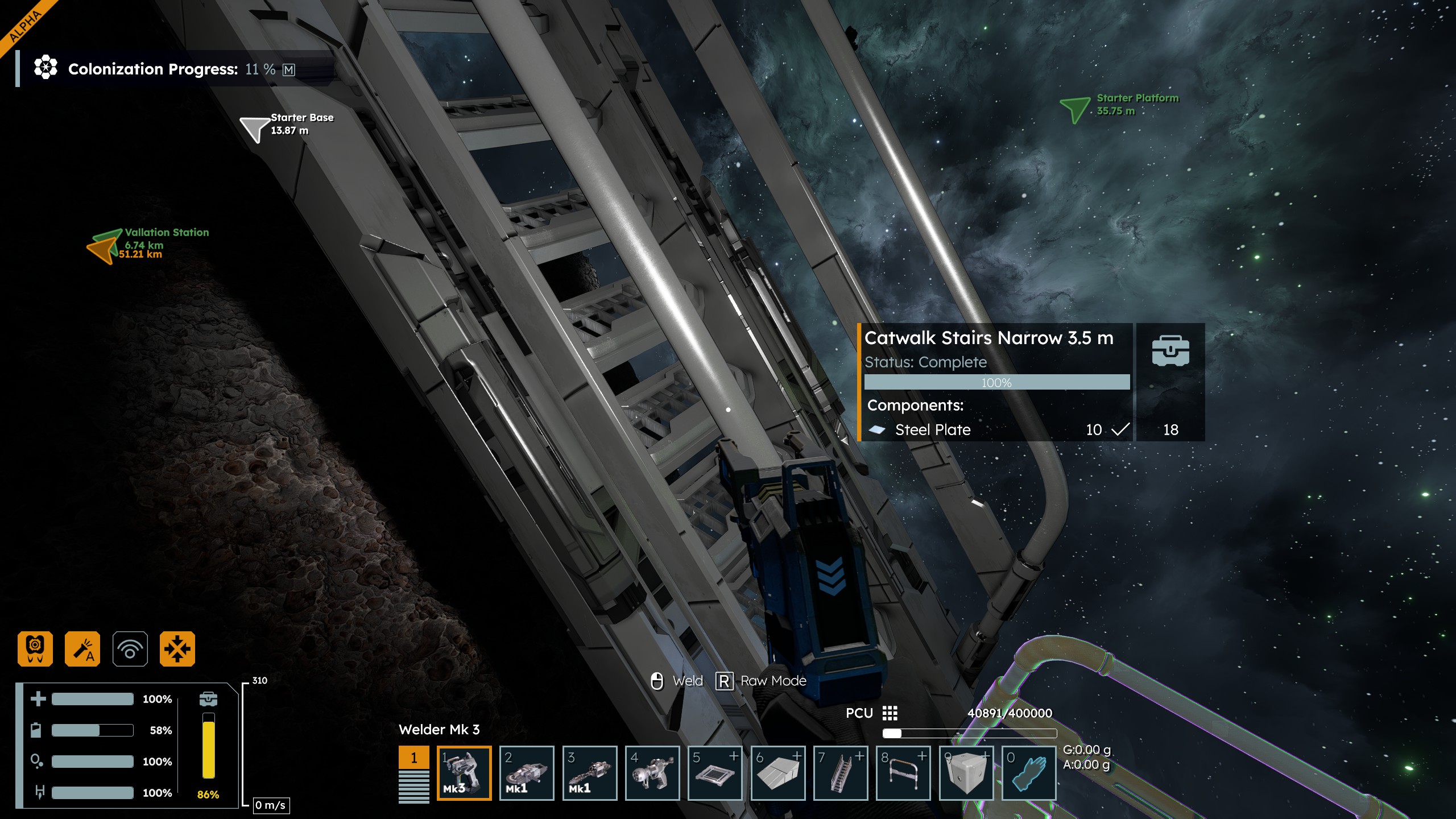Screen dimensions: 1456x819
Task: Select the Welder Mk3 hotbar slot
Action: (464, 772)
